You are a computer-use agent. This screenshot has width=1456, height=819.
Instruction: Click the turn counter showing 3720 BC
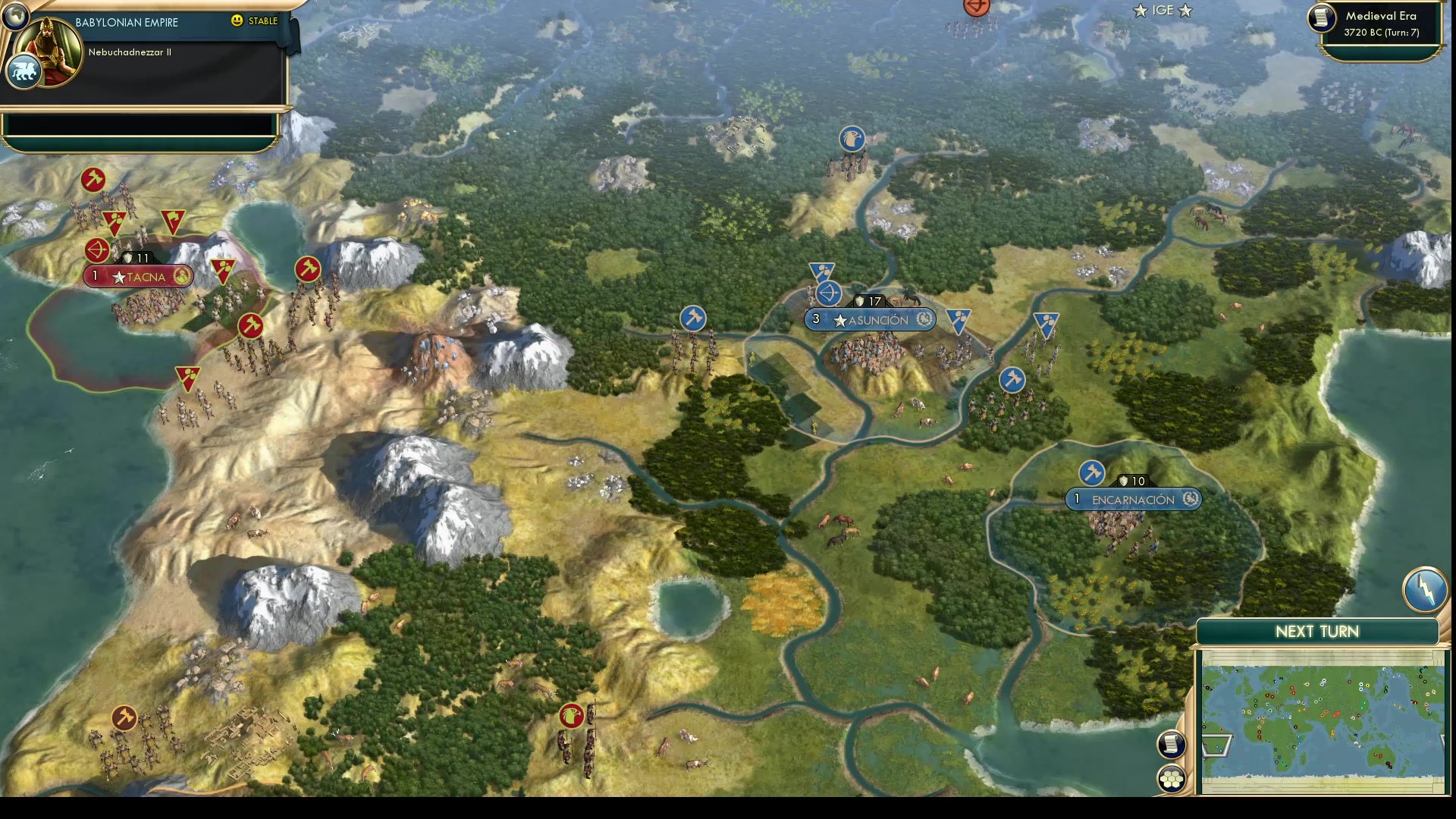click(x=1380, y=33)
